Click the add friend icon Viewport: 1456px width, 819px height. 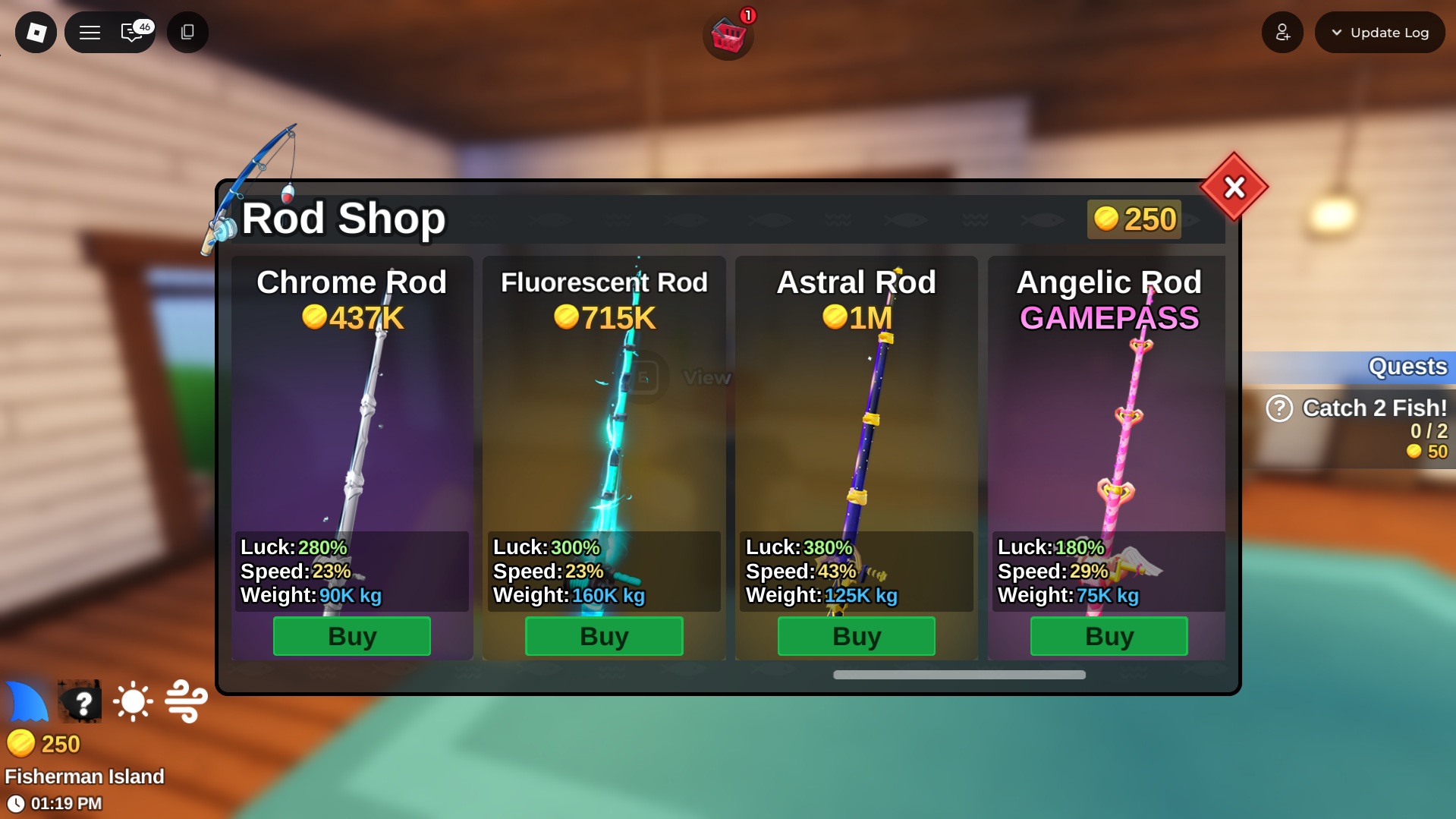point(1282,32)
